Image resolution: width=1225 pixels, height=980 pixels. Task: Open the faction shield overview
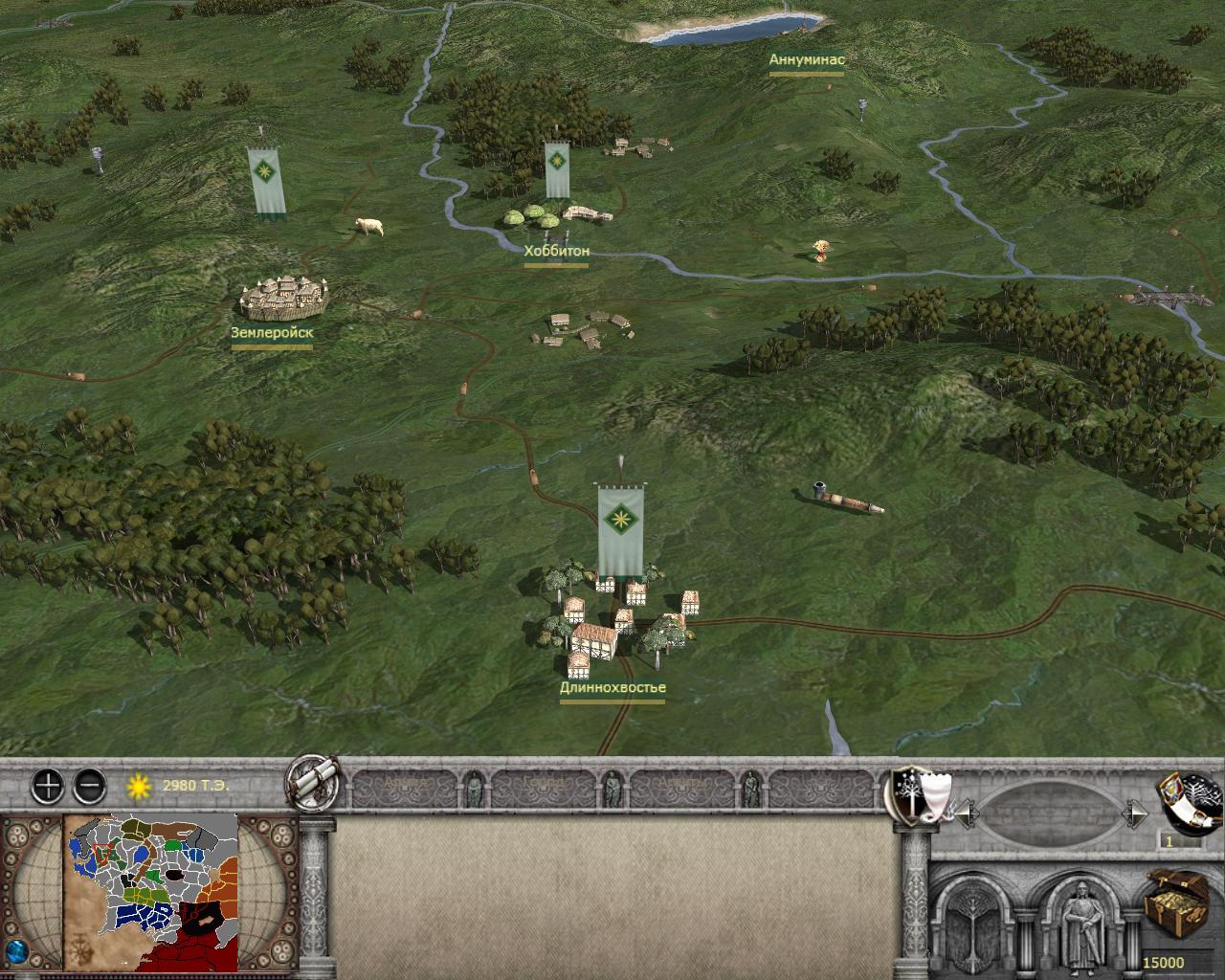(x=917, y=794)
